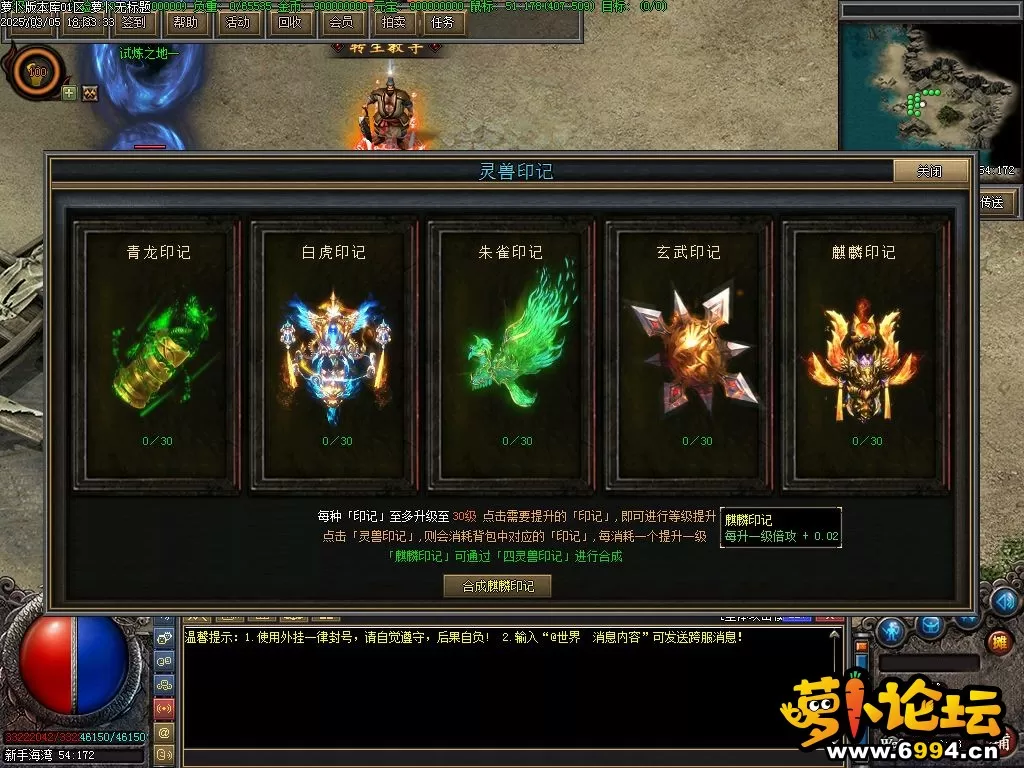Open the 回收 recycle menu

289,22
